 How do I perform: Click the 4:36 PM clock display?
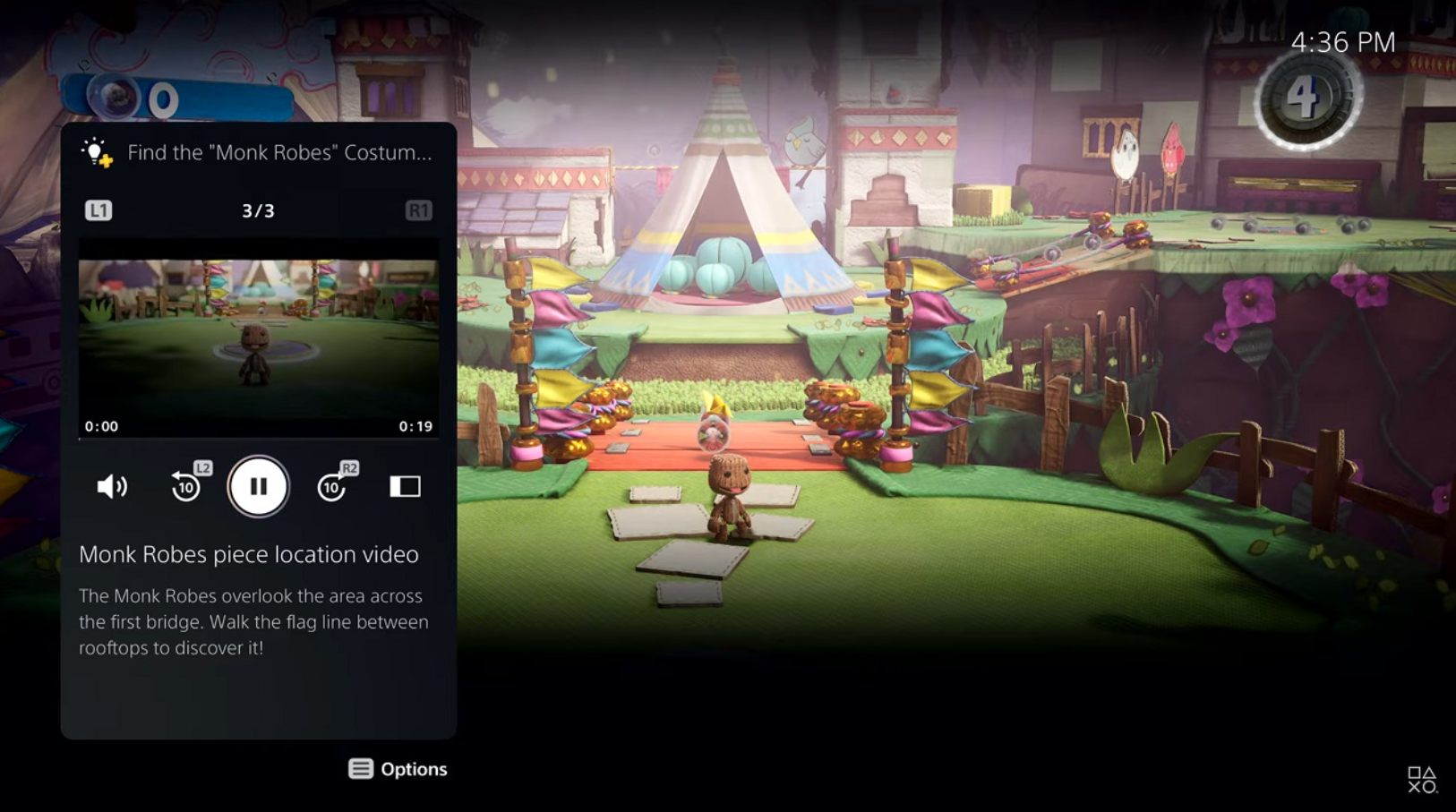point(1342,41)
